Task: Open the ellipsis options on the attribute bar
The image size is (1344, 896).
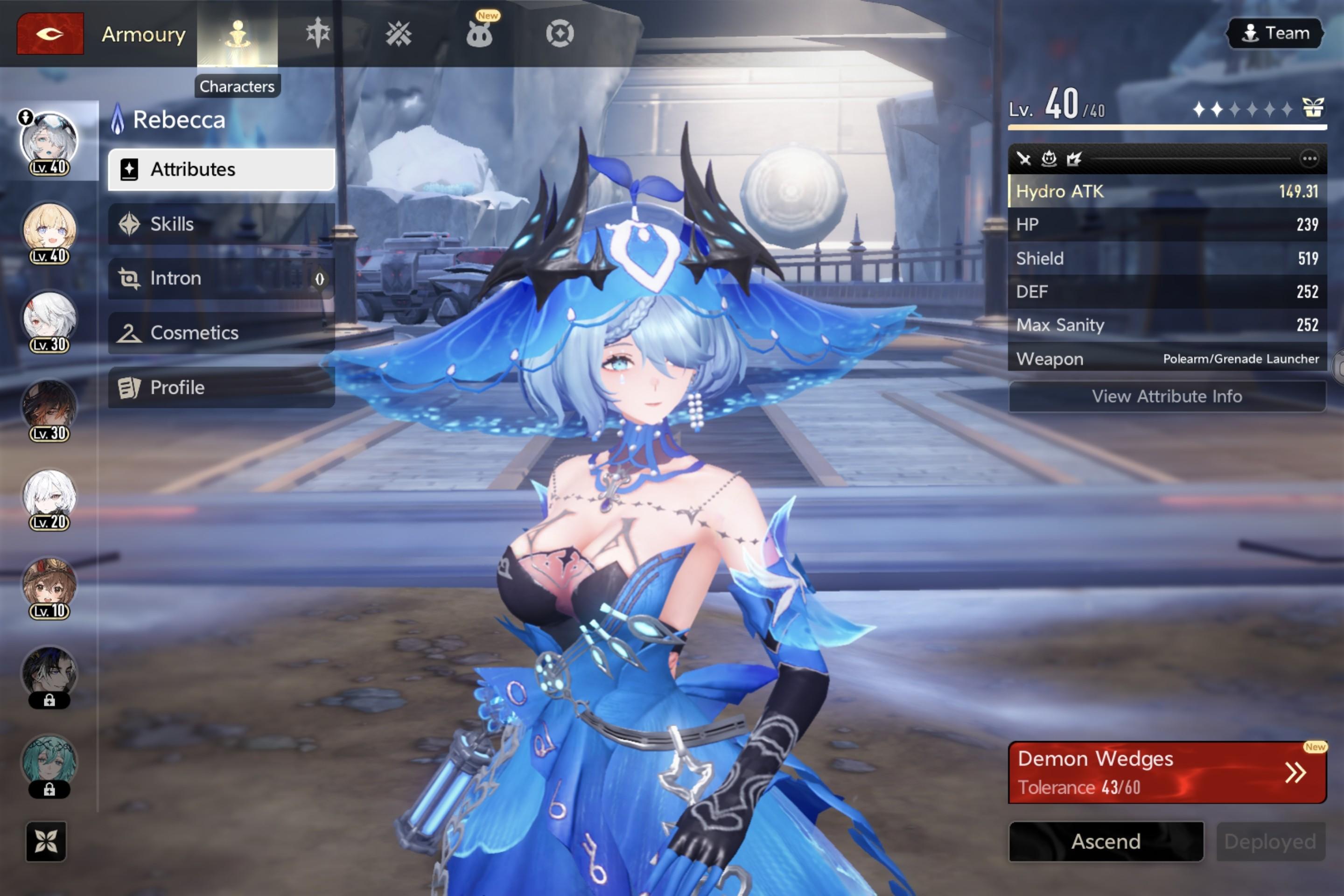Action: pyautogui.click(x=1309, y=159)
